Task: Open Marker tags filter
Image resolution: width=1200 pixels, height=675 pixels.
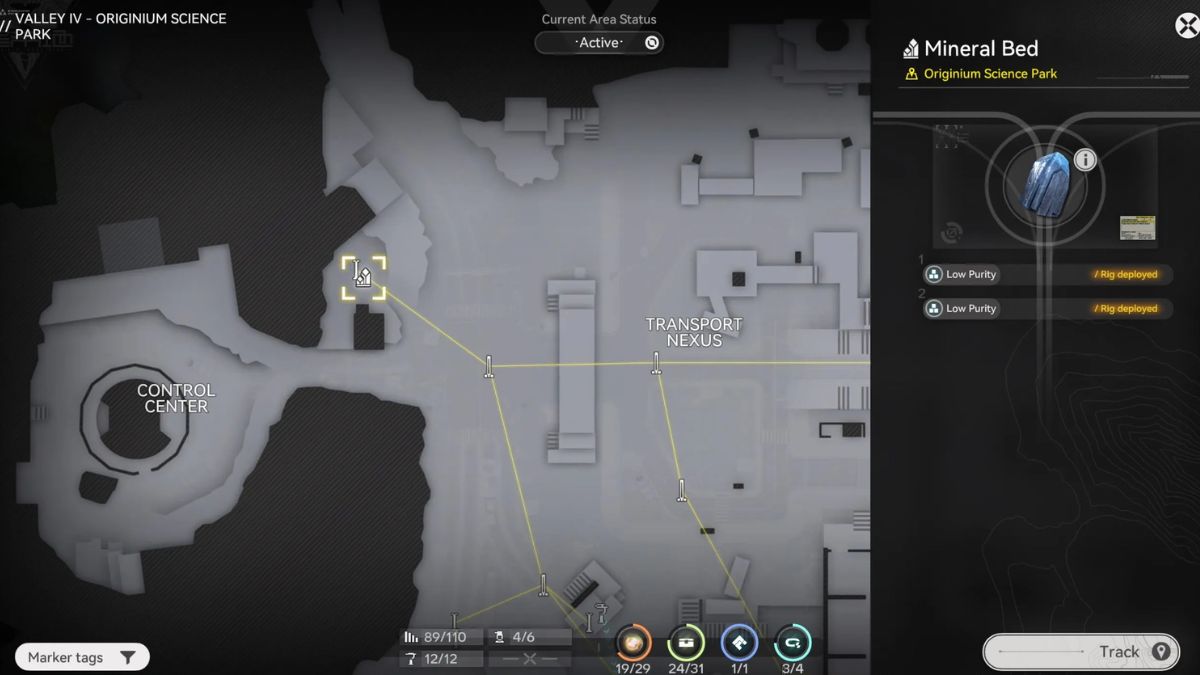Action: [x=82, y=657]
